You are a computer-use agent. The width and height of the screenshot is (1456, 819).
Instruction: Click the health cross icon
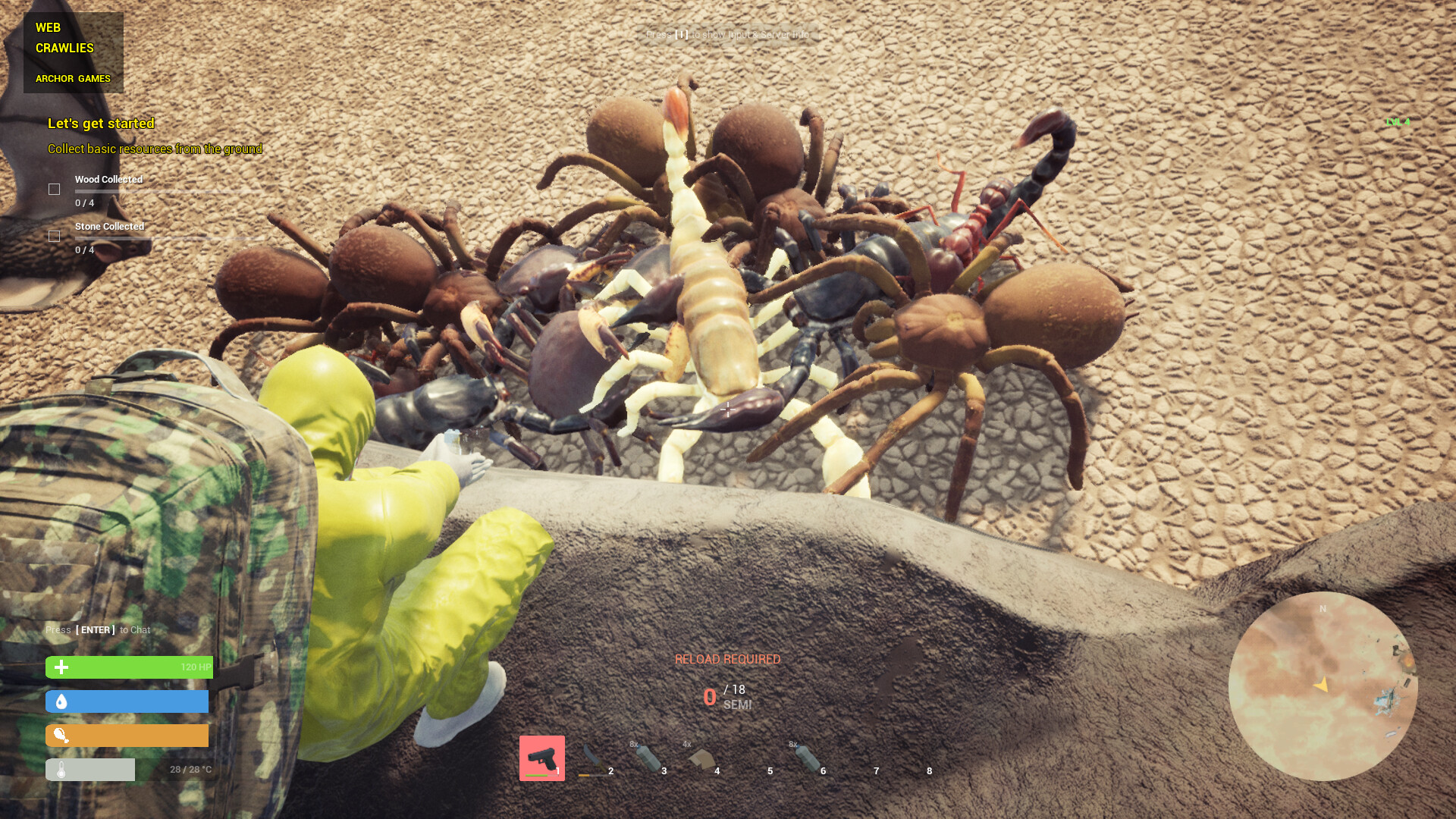(60, 667)
